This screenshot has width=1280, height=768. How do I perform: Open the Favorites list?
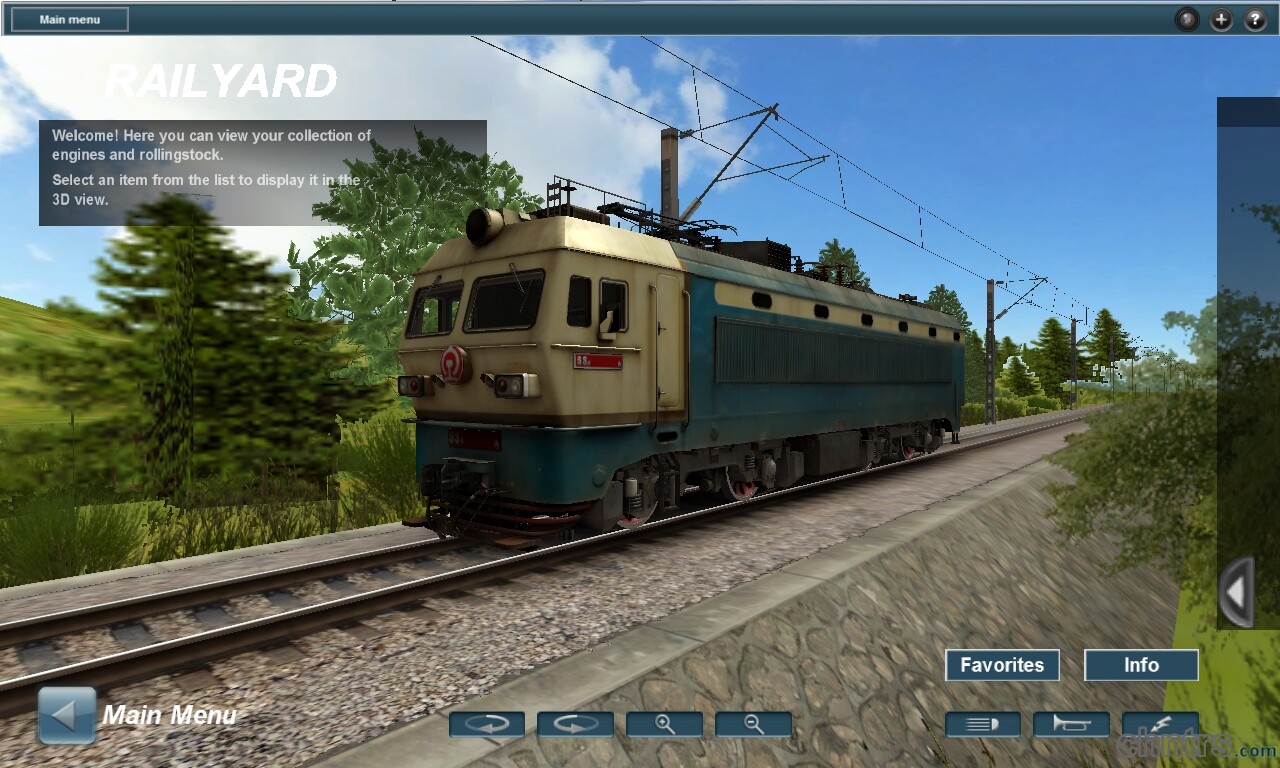(x=1002, y=665)
